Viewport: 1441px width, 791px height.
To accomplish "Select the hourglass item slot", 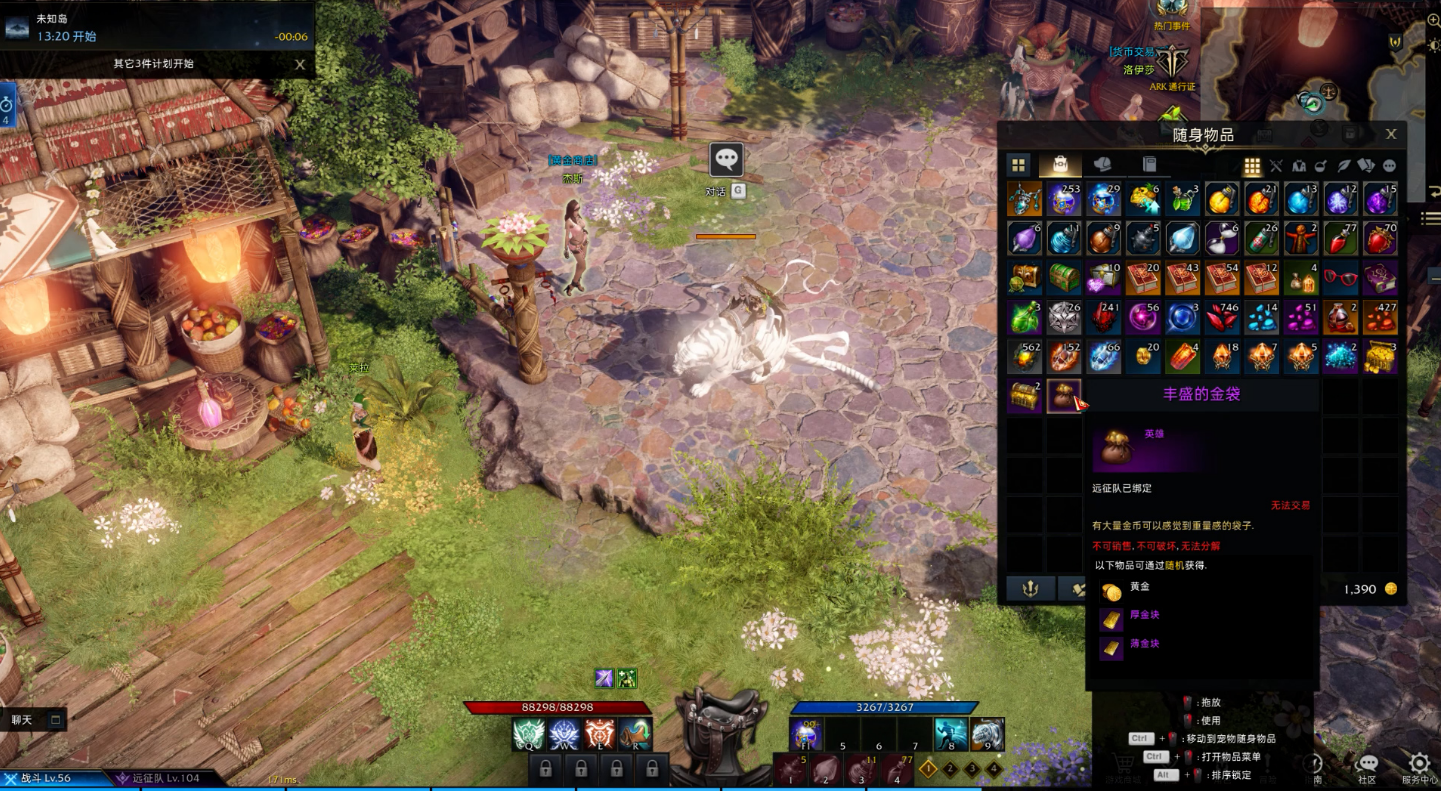I will click(1222, 238).
